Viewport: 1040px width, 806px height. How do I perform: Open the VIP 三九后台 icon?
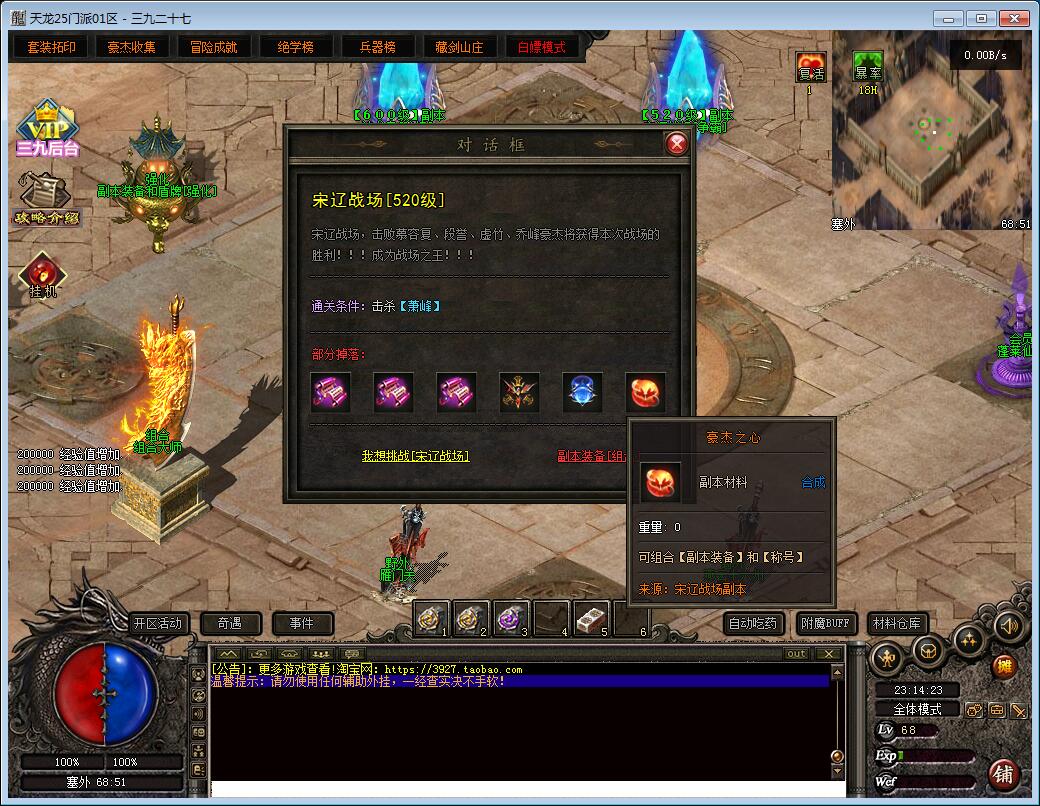(46, 130)
